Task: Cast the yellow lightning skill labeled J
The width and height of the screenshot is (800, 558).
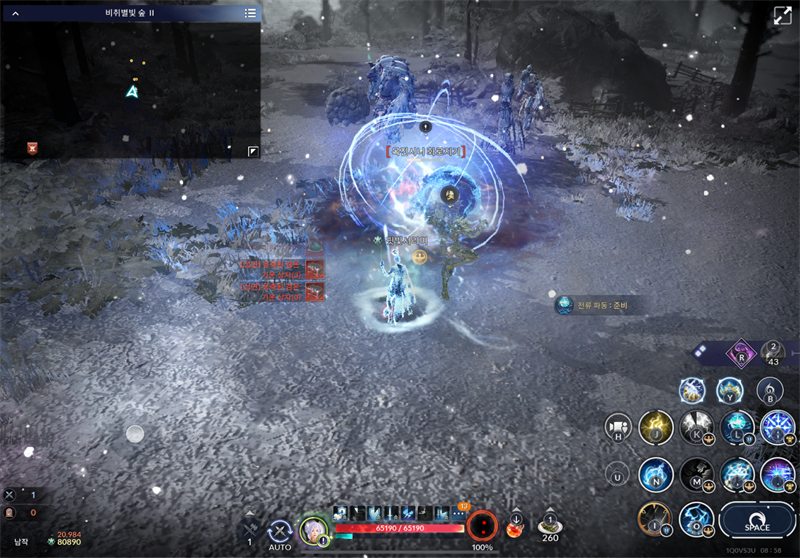Action: coord(656,427)
